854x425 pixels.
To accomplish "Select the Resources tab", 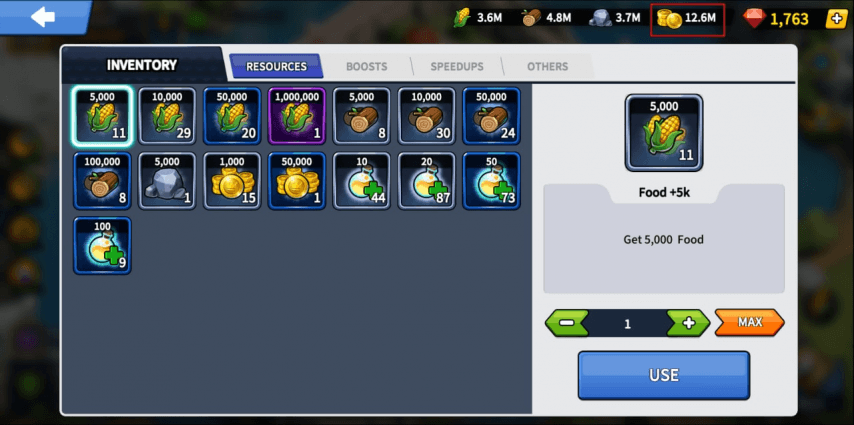I will (x=276, y=66).
